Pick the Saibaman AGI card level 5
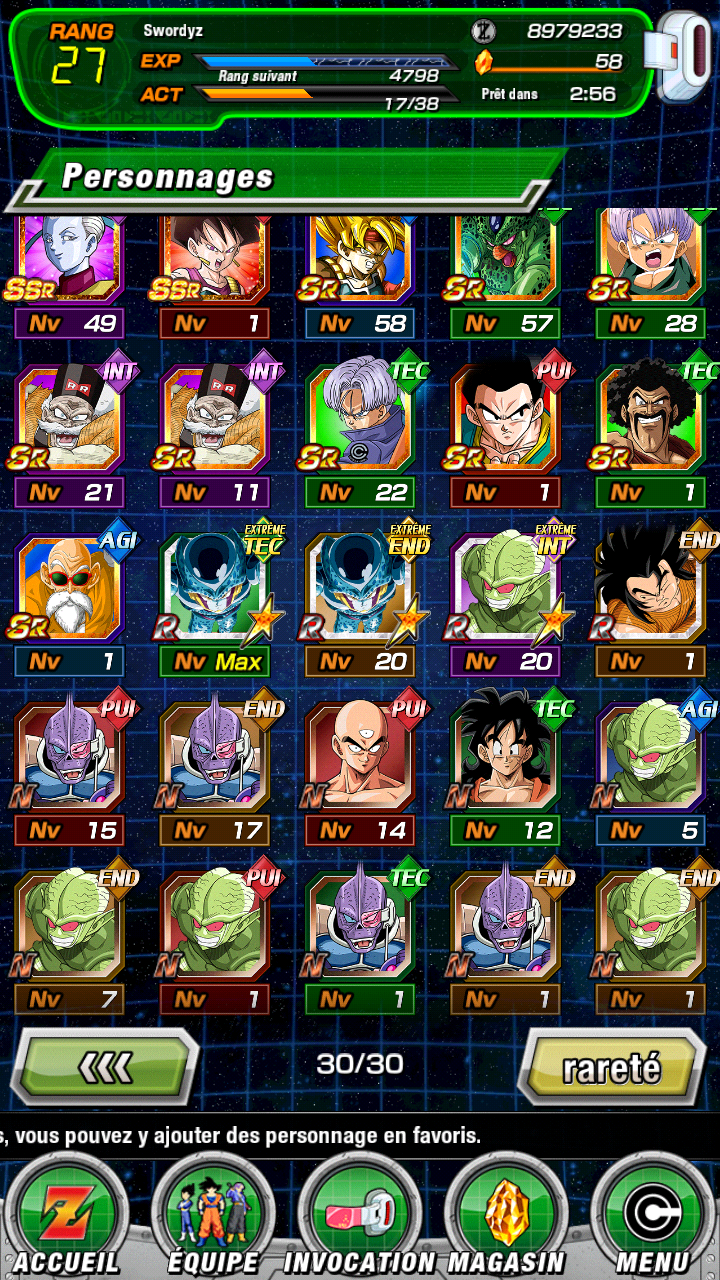 tap(650, 758)
